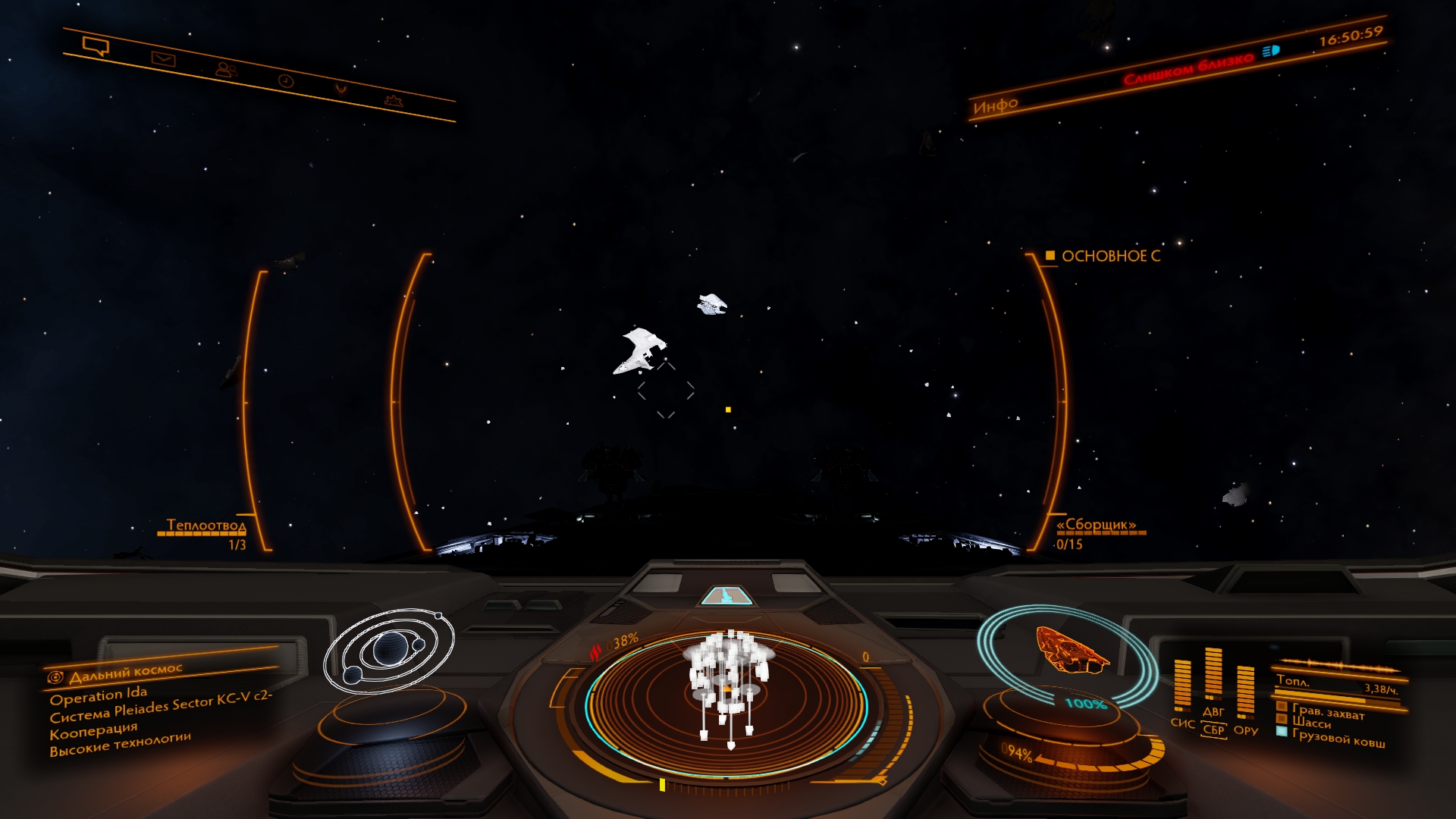The image size is (1456, 819).
Task: Open the chat speech-bubble tab
Action: point(96,47)
